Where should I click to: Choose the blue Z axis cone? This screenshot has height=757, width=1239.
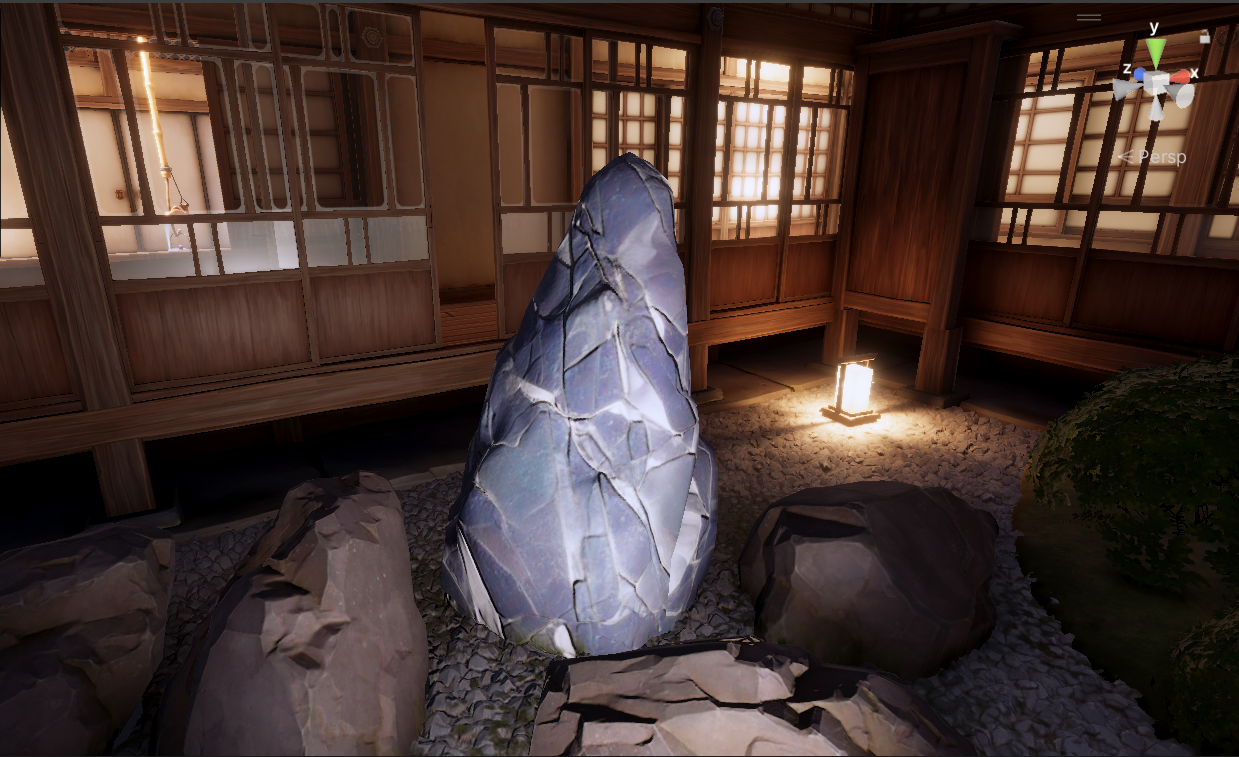1138,75
